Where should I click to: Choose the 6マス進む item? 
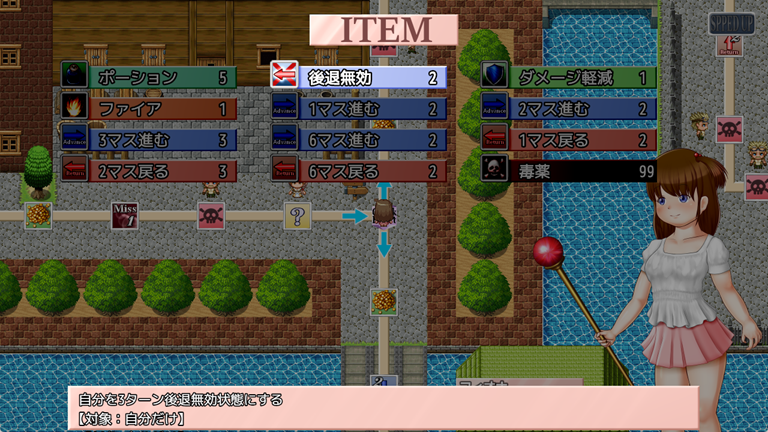pos(359,139)
